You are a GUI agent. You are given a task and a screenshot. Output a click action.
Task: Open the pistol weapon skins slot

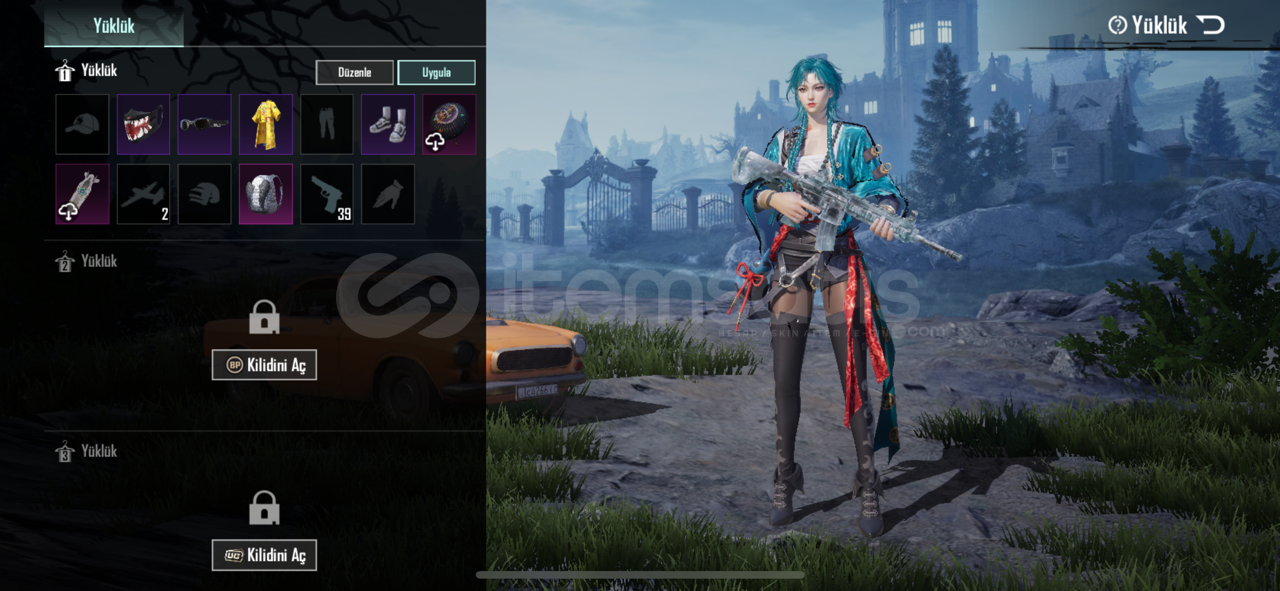327,194
